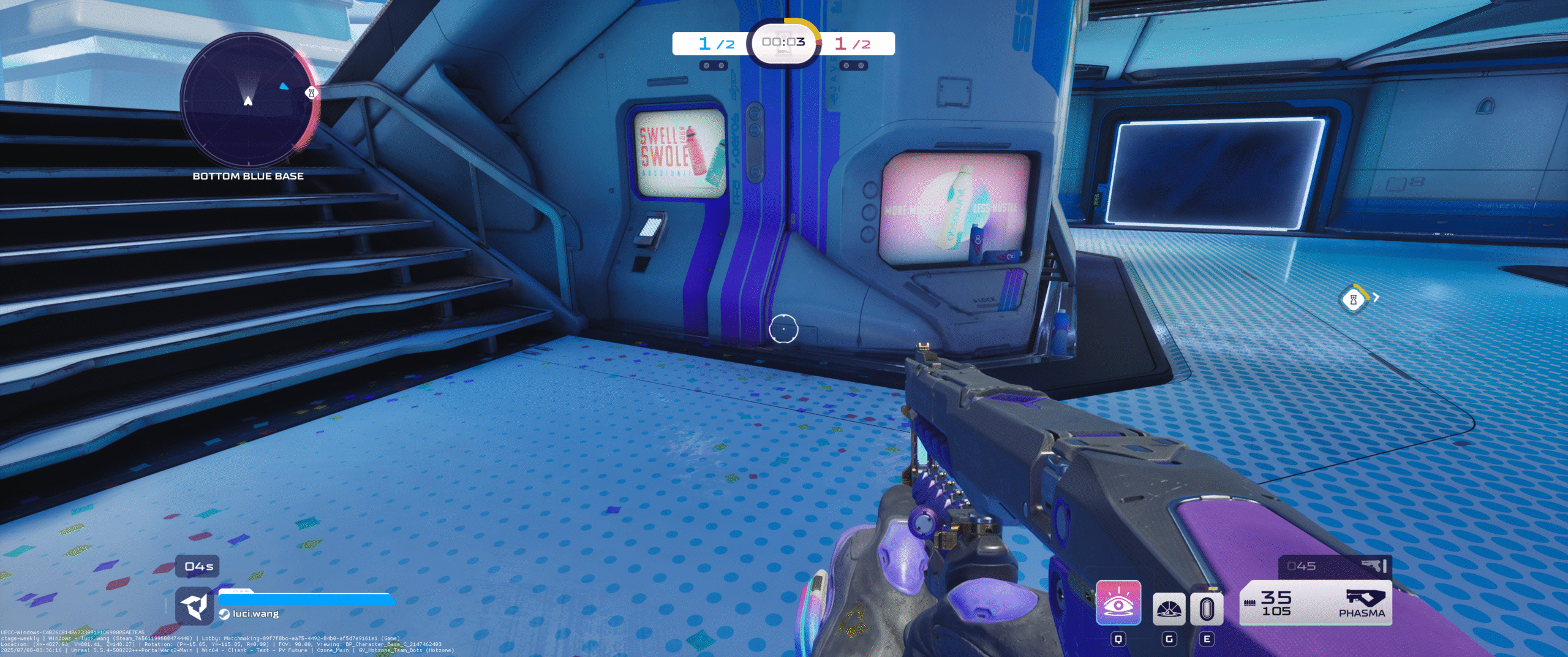This screenshot has height=657, width=1568.
Task: Use the dome-shaped ability icon
Action: click(1169, 609)
